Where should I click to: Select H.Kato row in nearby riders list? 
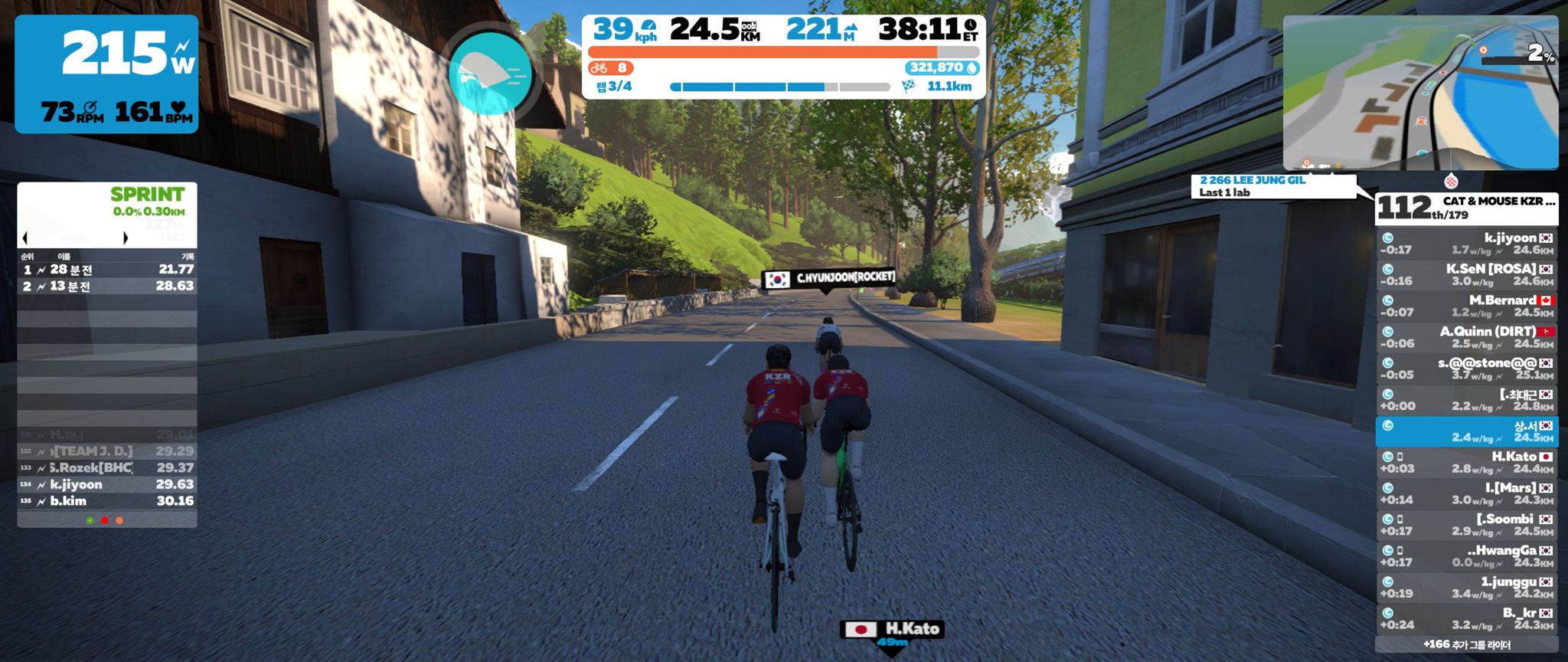point(1466,462)
